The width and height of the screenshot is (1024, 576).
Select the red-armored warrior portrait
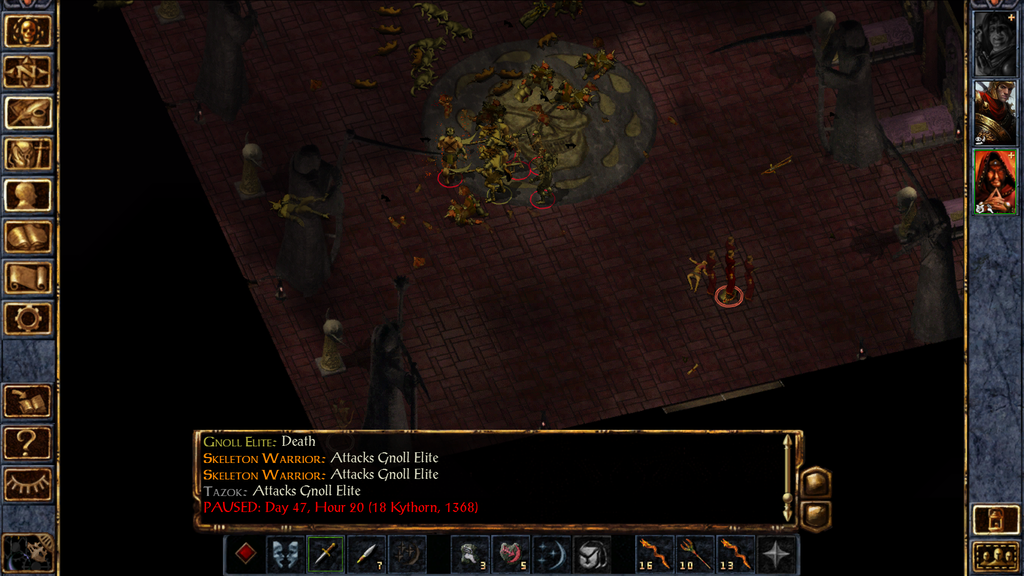tap(995, 113)
